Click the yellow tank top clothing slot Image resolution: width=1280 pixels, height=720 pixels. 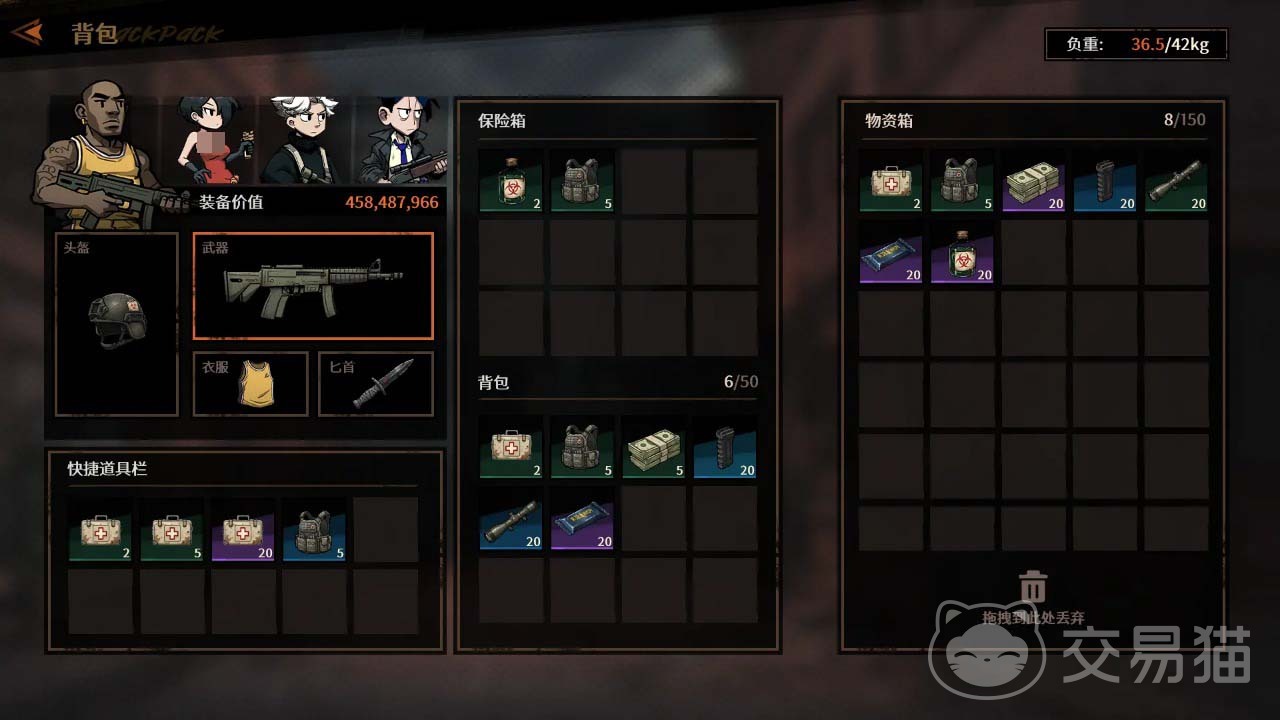click(250, 383)
